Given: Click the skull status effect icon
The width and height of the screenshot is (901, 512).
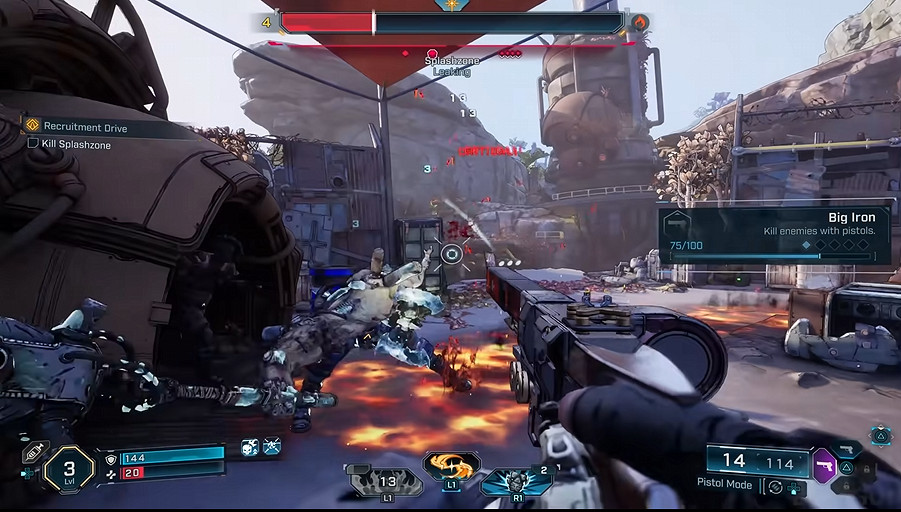Looking at the screenshot, I should click(x=249, y=448).
